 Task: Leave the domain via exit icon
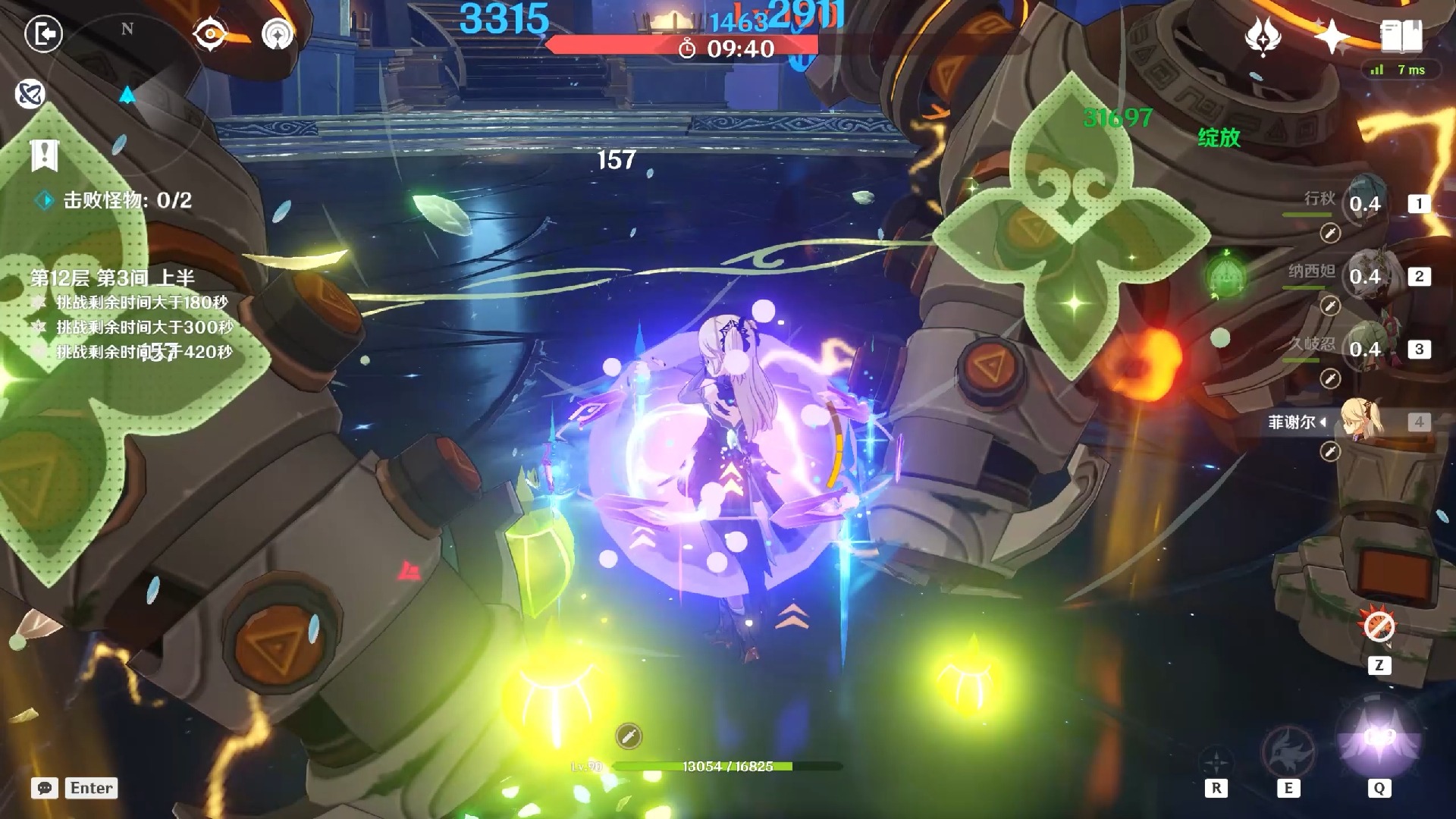tap(43, 34)
